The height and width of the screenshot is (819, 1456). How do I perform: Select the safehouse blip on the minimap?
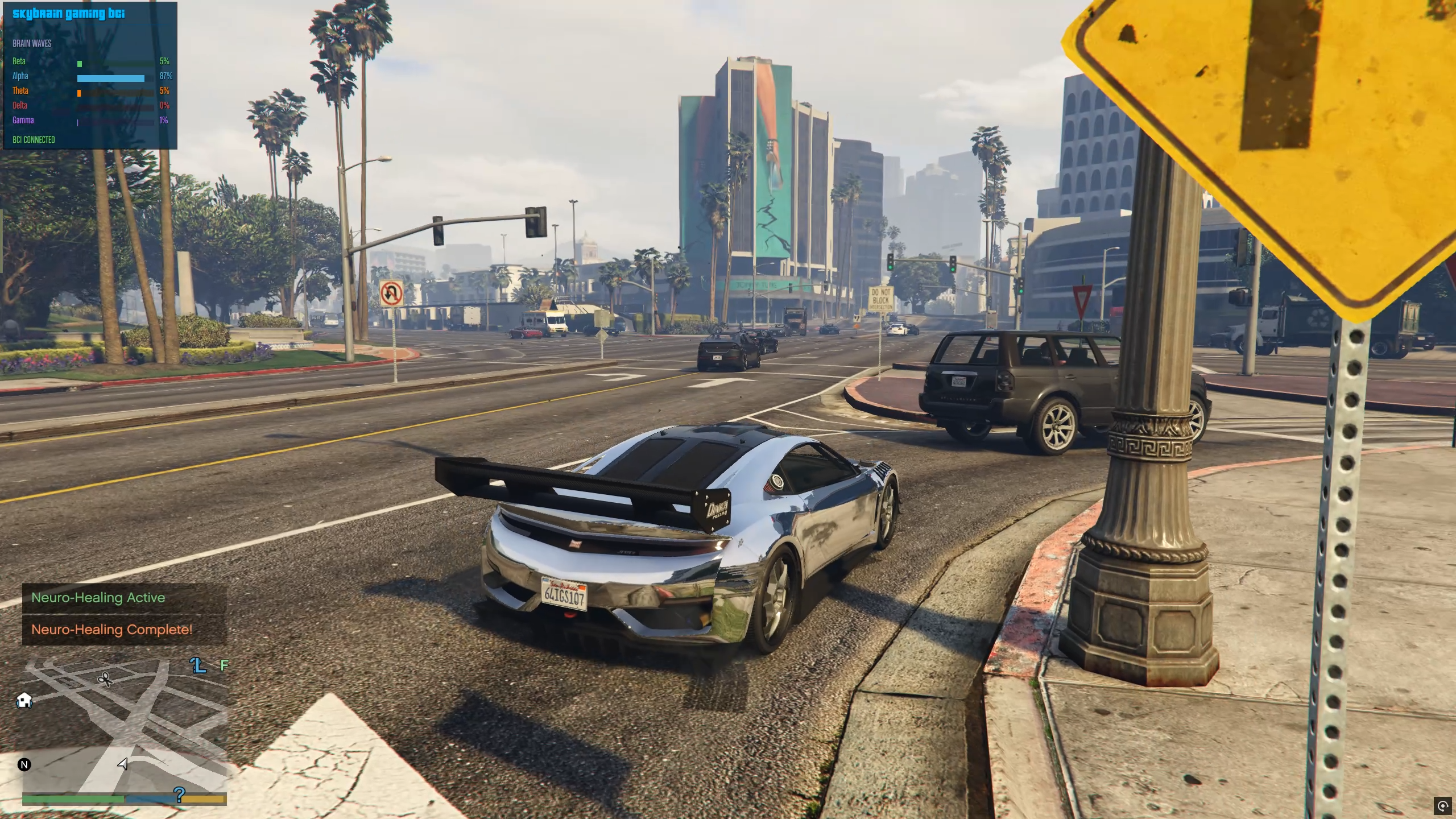coord(24,700)
